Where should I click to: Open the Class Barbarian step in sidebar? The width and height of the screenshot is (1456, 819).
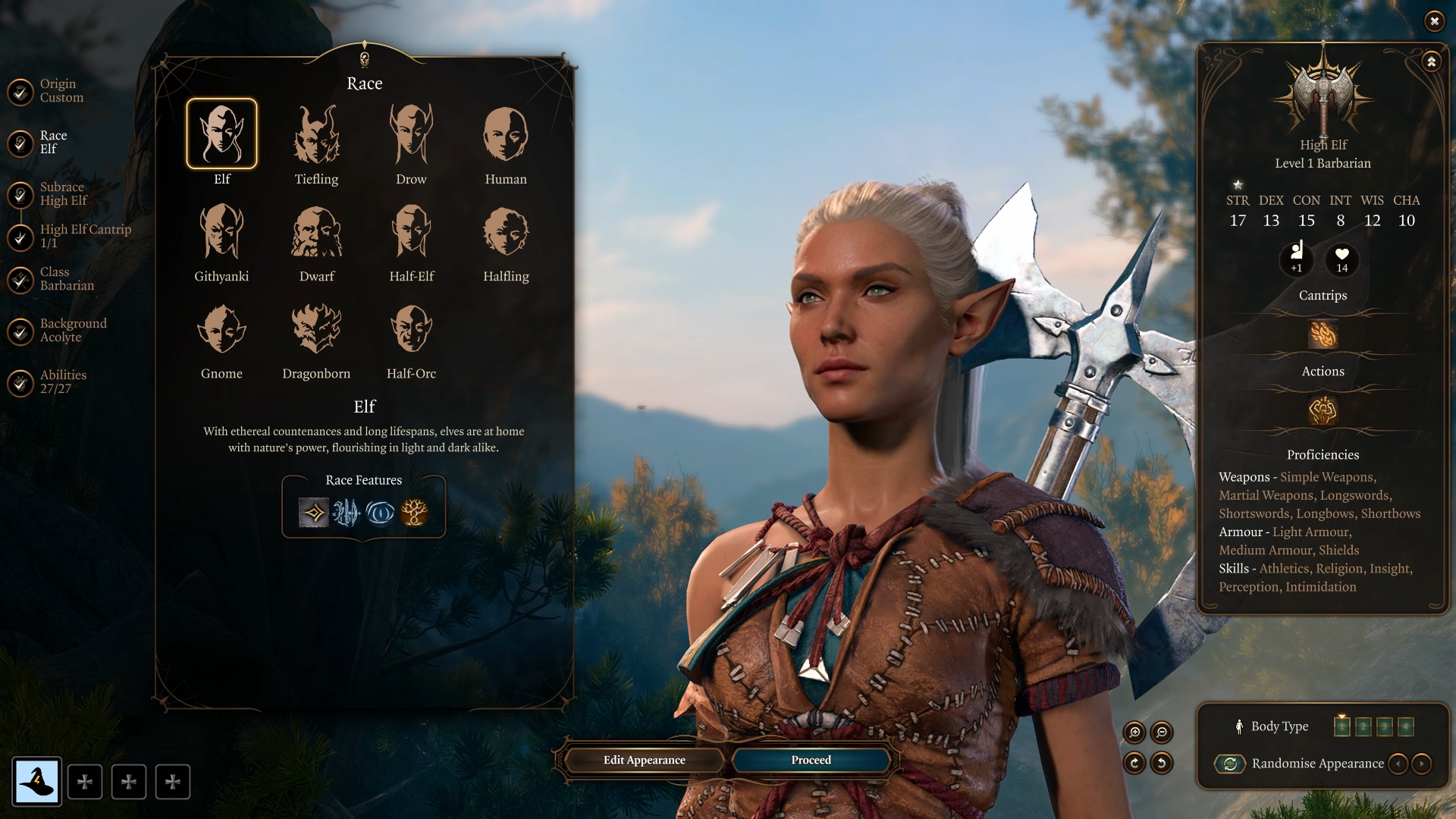pyautogui.click(x=68, y=278)
